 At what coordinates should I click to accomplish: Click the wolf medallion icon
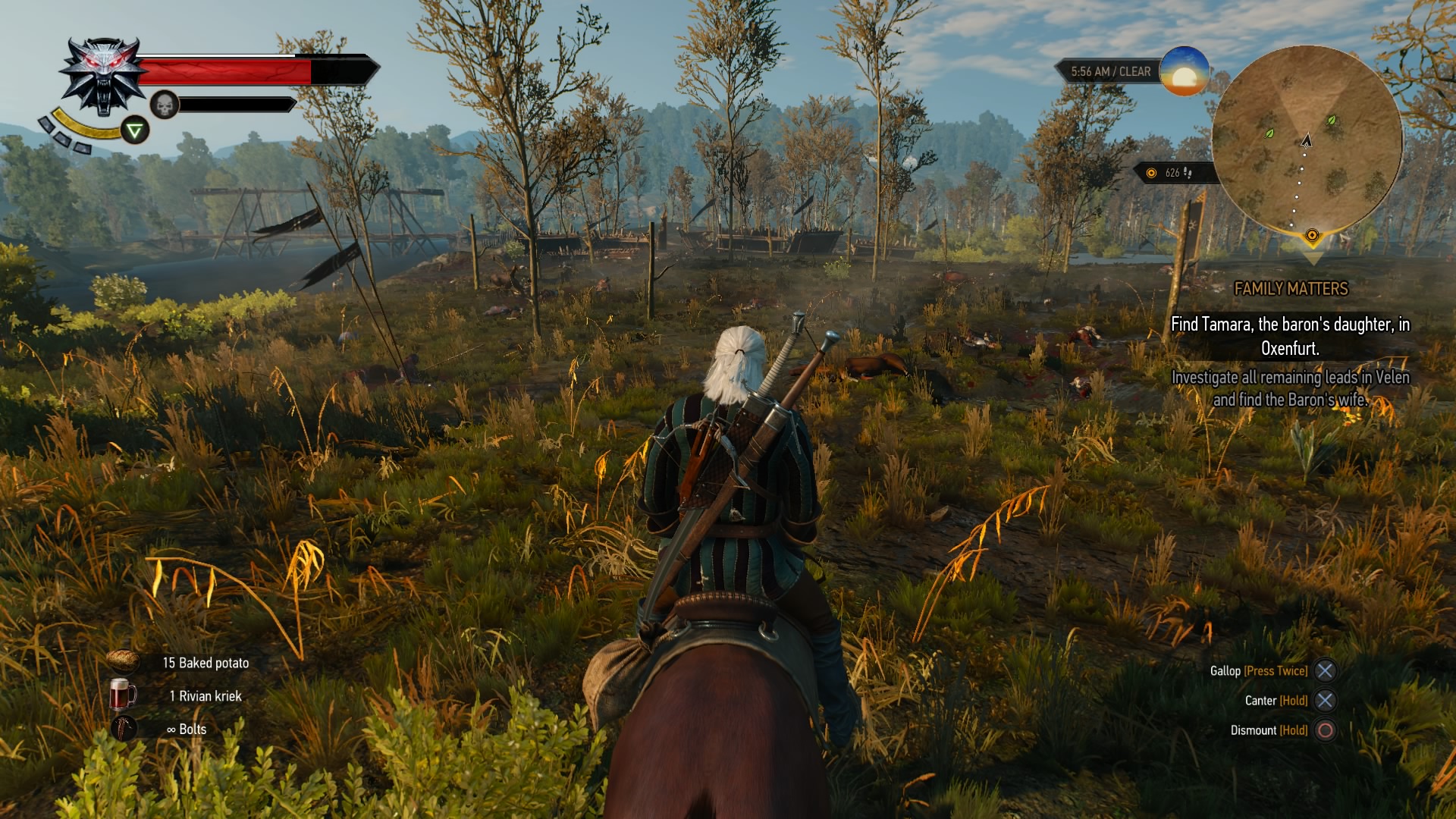click(103, 76)
